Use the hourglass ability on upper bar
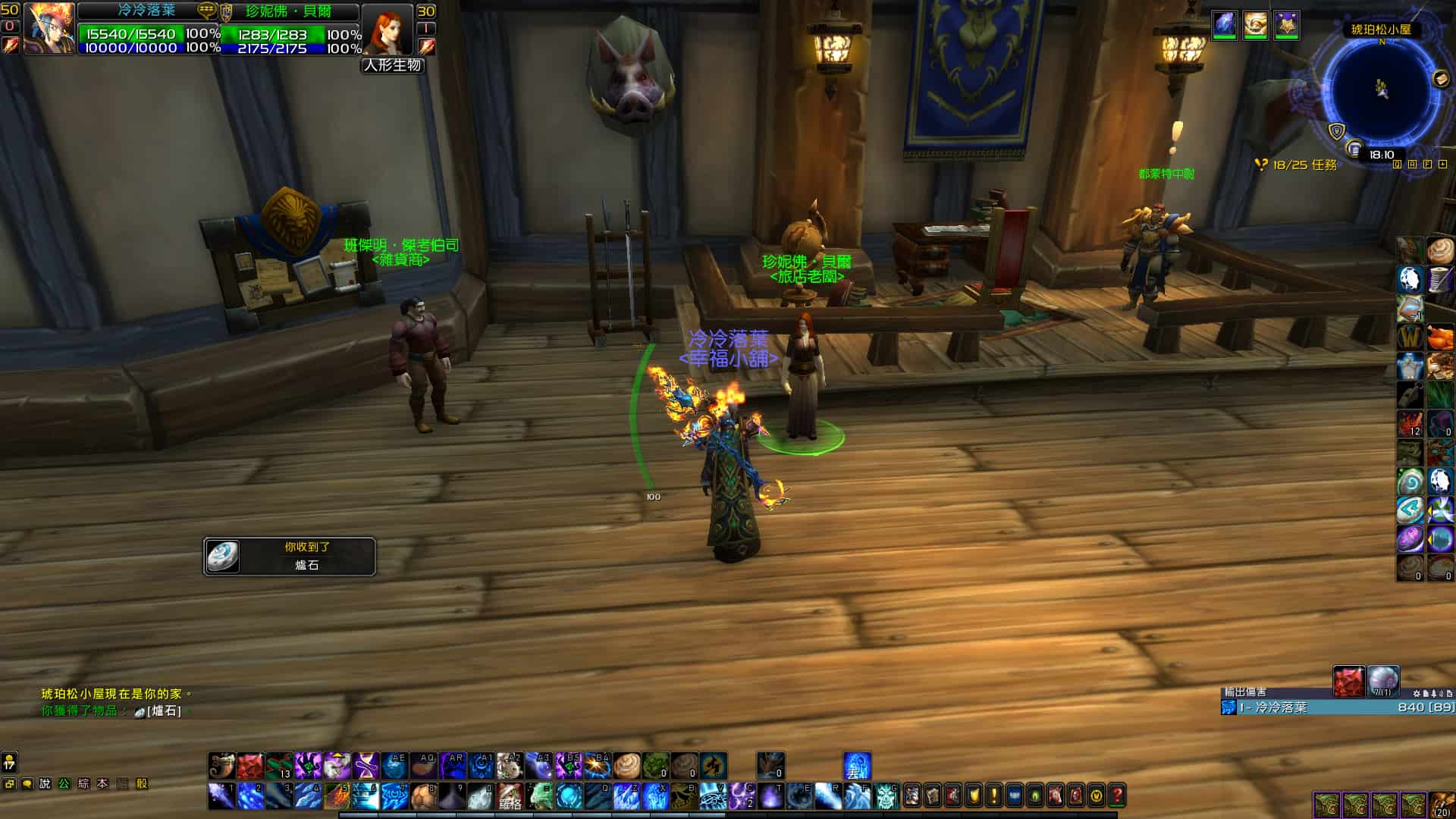This screenshot has width=1456, height=819. 366,766
